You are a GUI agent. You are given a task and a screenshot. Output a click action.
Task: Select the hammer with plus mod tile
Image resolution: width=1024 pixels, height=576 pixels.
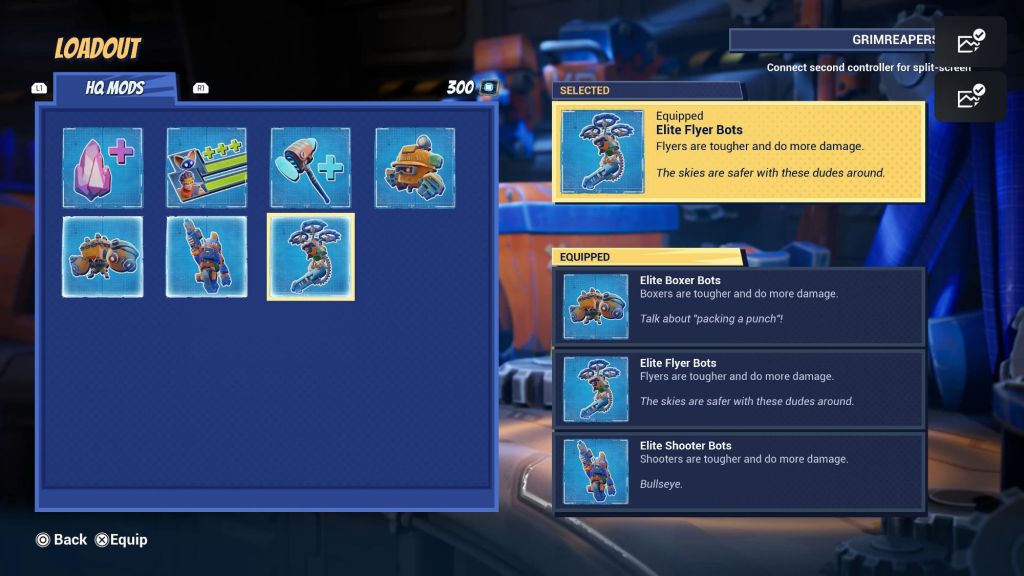click(x=310, y=167)
